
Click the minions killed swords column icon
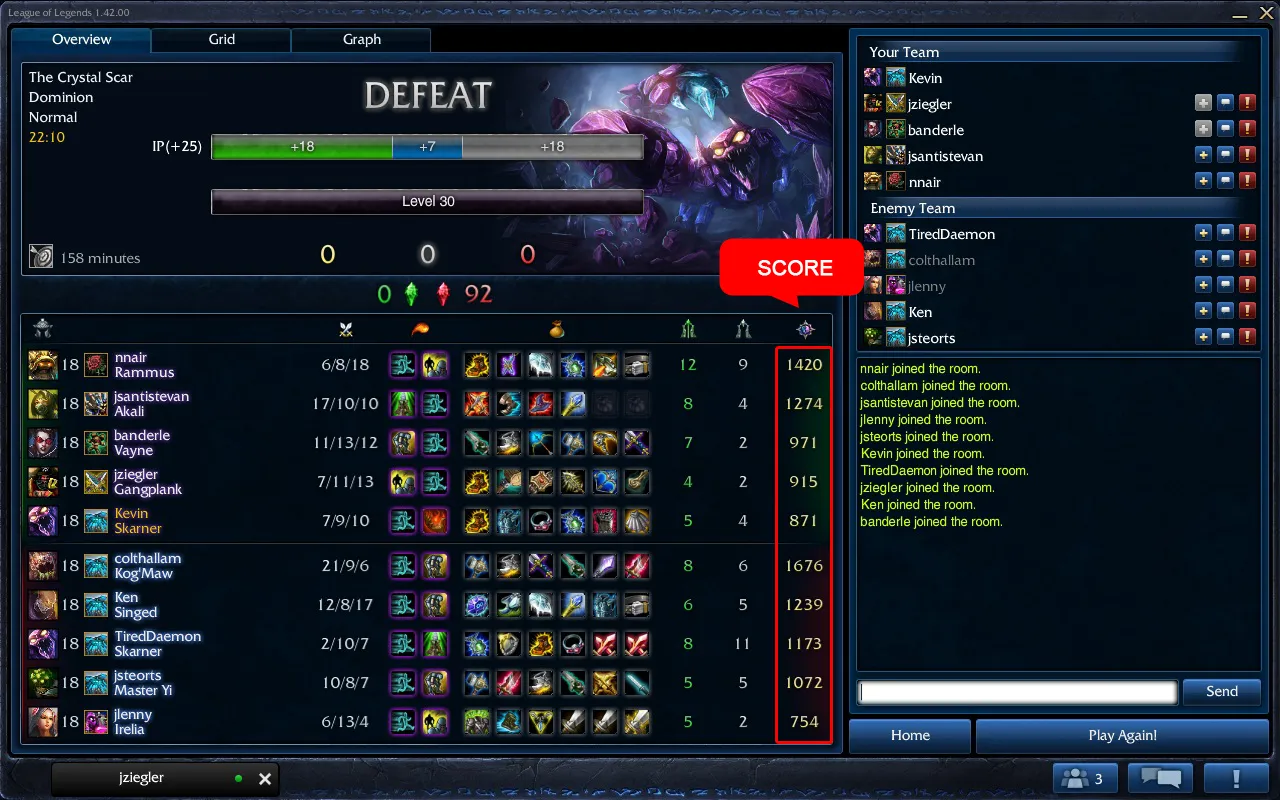pos(345,330)
